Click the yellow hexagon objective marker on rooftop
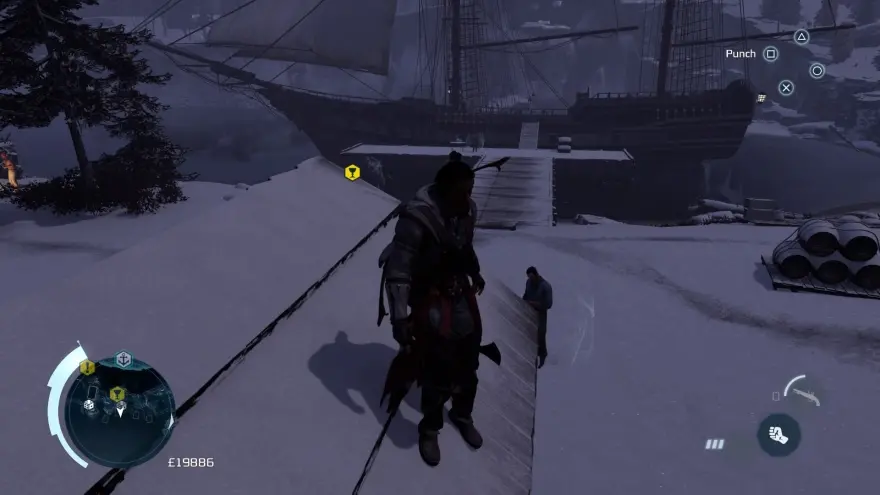Image resolution: width=880 pixels, height=495 pixels. click(352, 173)
